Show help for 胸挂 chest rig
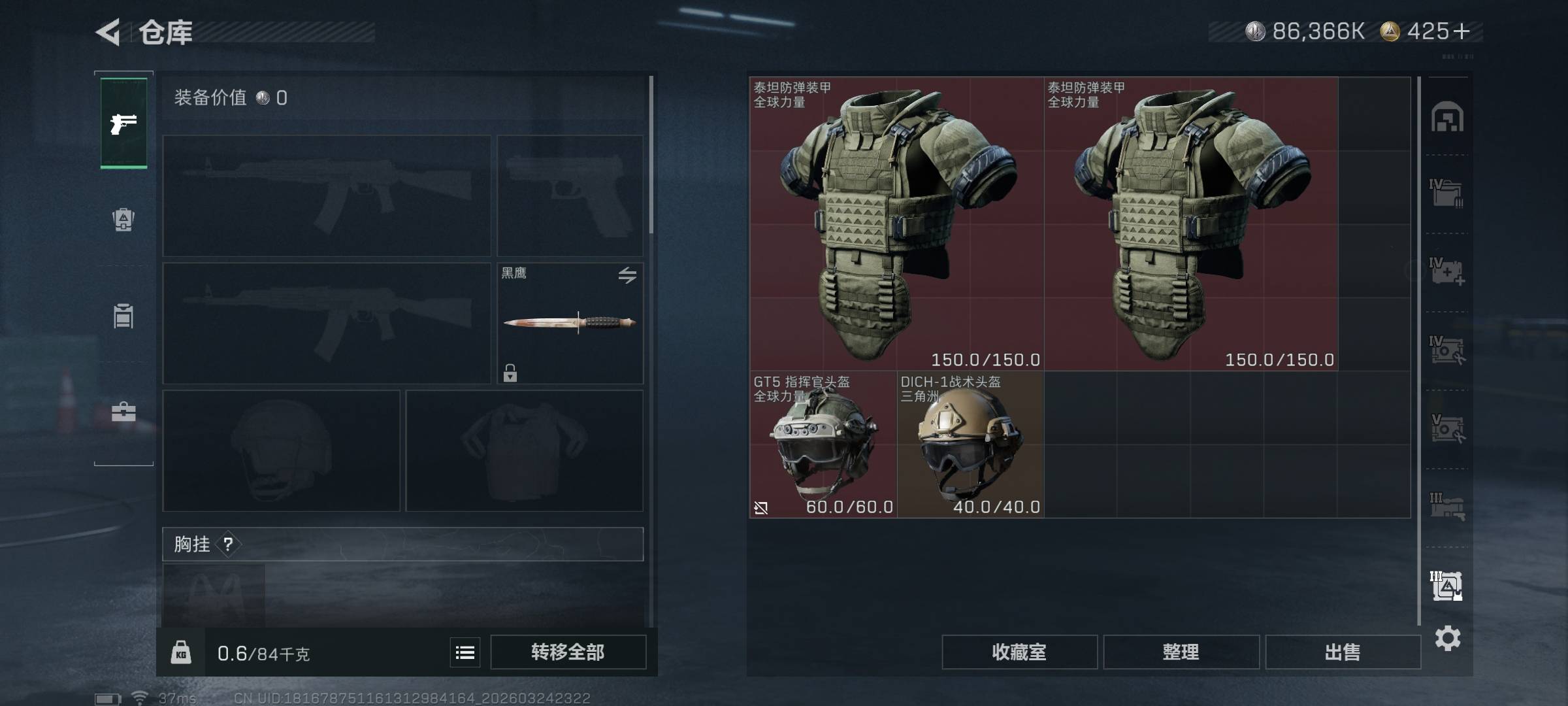This screenshot has width=1568, height=706. click(x=228, y=544)
